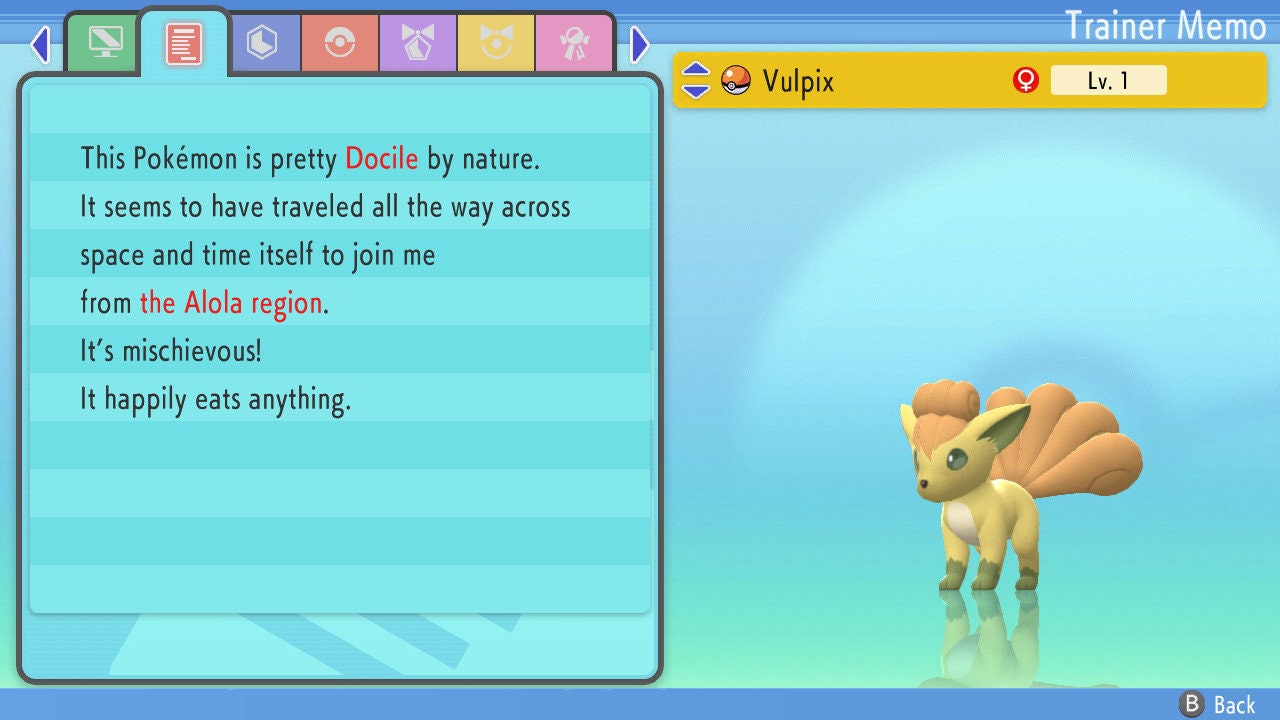This screenshot has height=720, width=1280.
Task: Select the Trainer Memo document tab
Action: coord(184,44)
